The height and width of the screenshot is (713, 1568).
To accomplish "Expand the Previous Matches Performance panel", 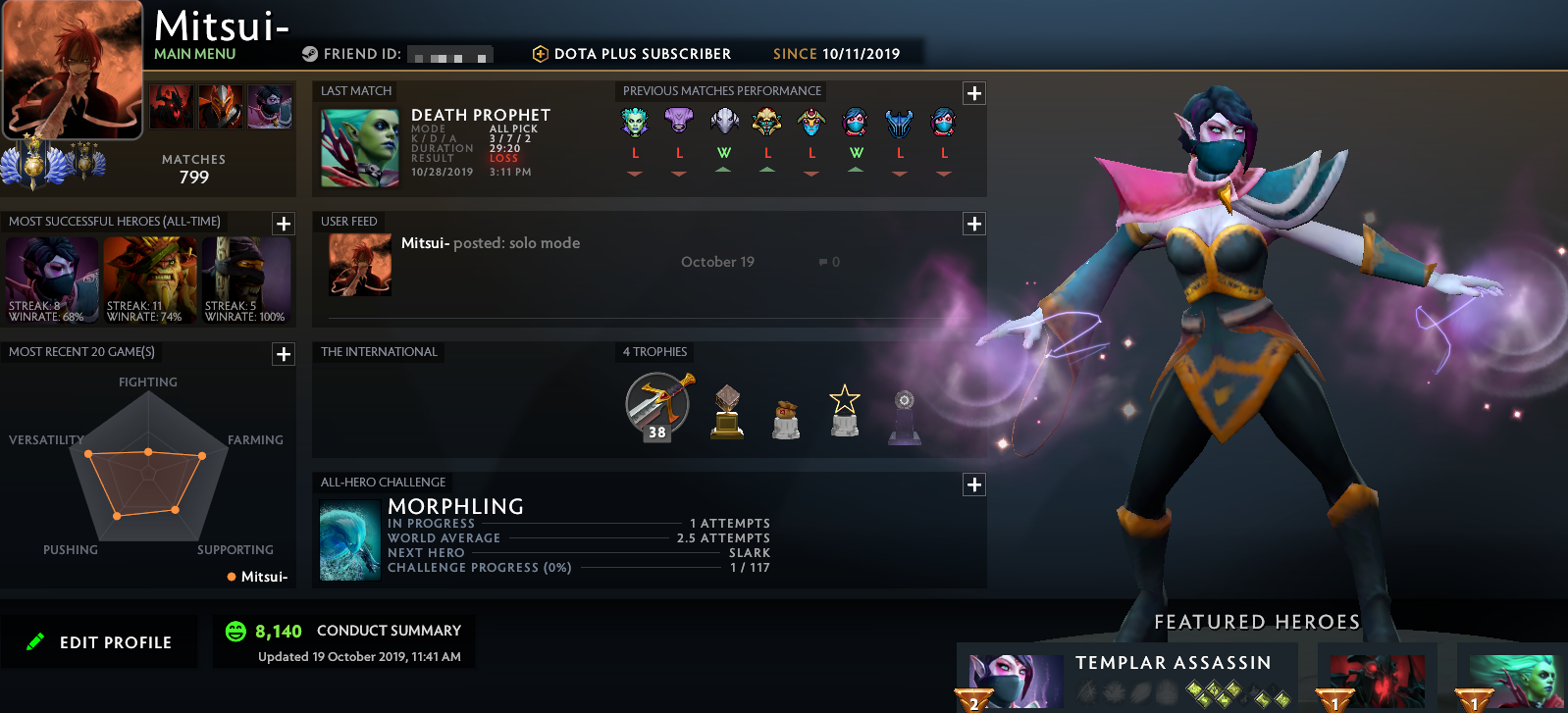I will (973, 92).
